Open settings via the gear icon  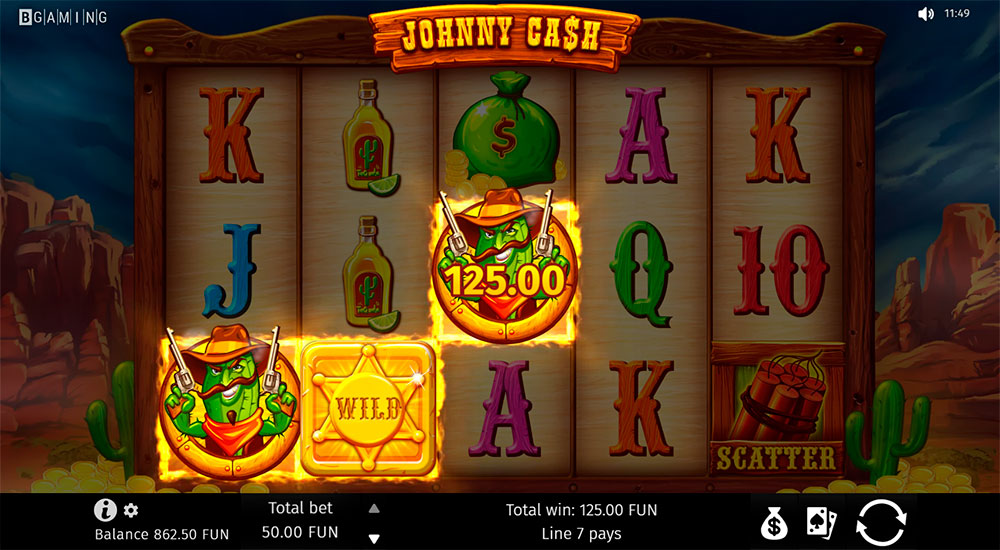coord(131,510)
